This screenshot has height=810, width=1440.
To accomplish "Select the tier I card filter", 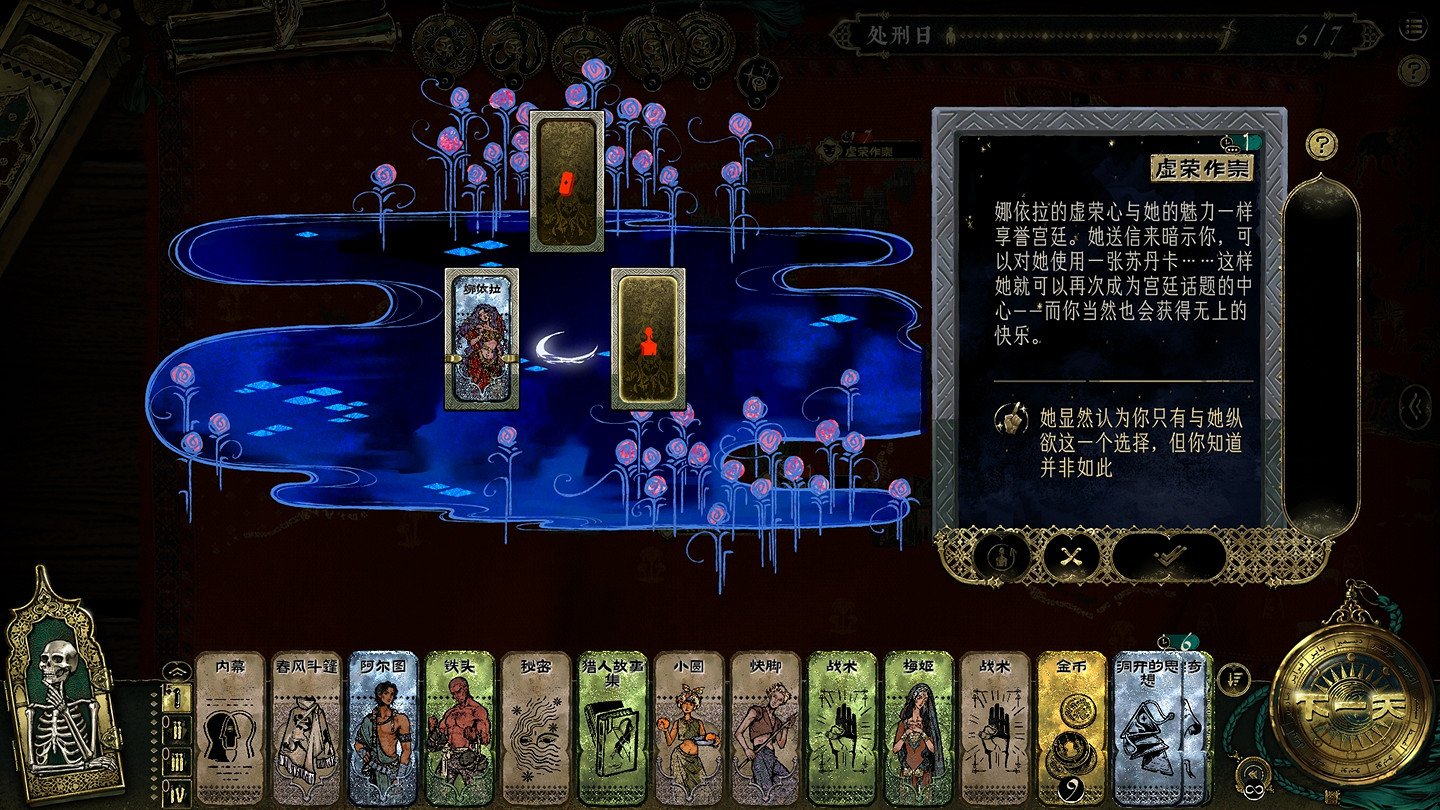I will click(176, 698).
